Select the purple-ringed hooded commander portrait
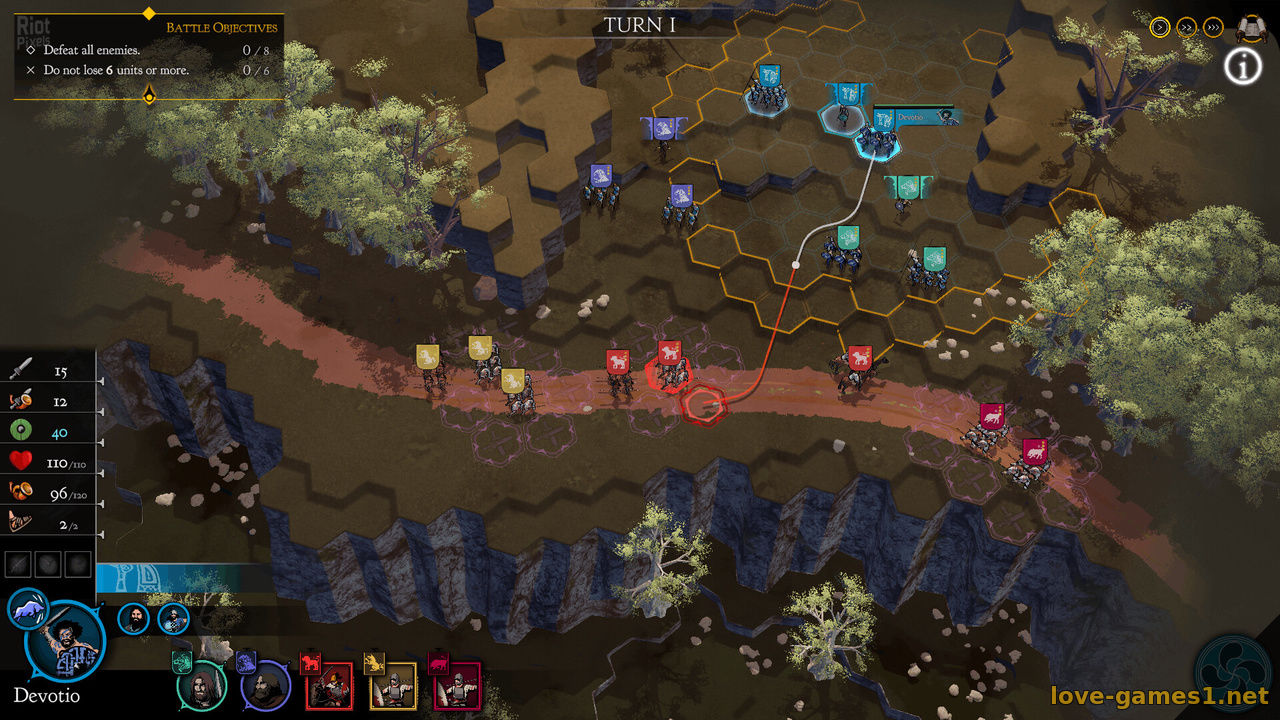 pos(265,686)
